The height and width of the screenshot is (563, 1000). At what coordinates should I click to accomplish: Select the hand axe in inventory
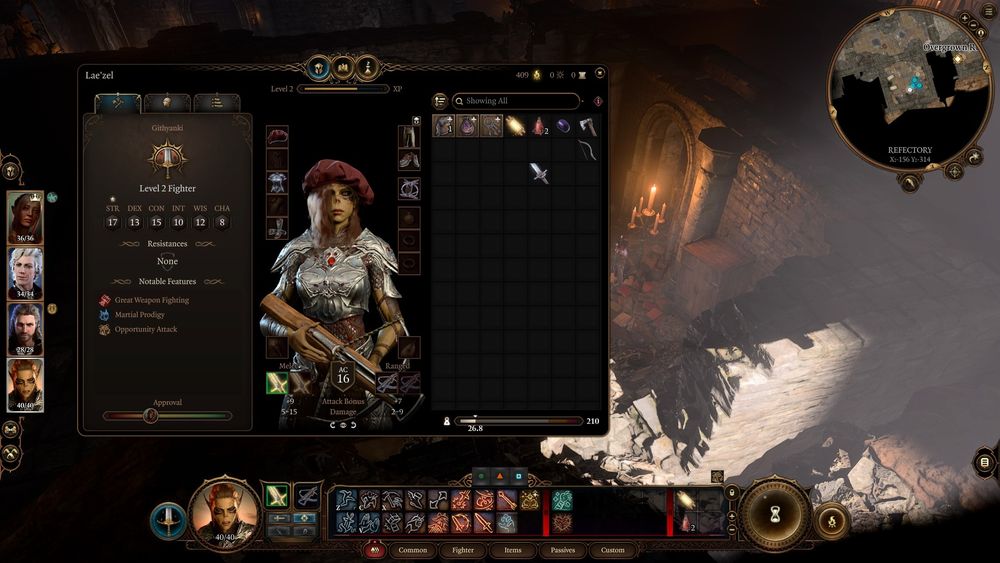pyautogui.click(x=588, y=126)
